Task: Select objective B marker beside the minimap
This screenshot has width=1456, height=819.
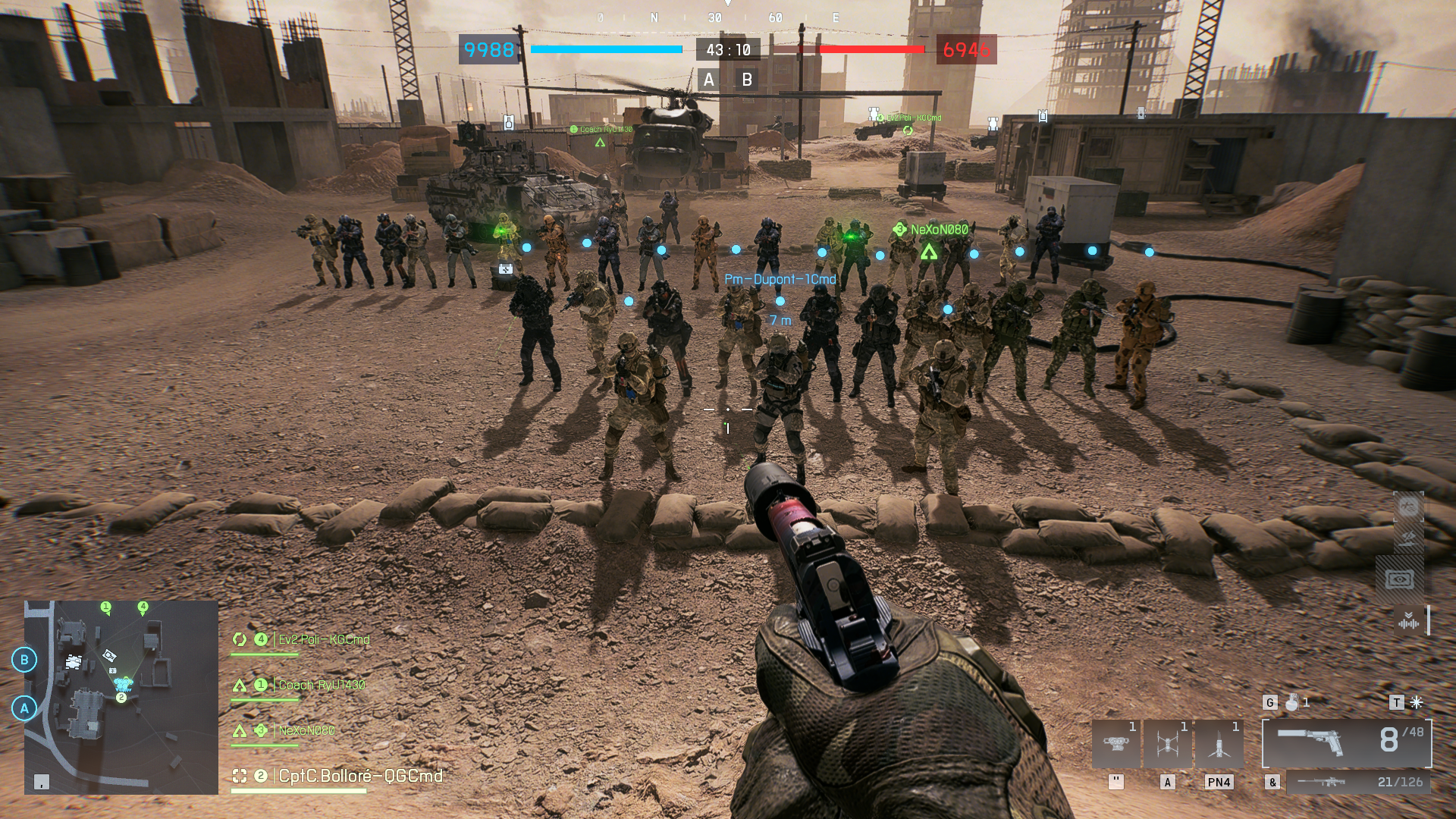Action: coord(24,660)
